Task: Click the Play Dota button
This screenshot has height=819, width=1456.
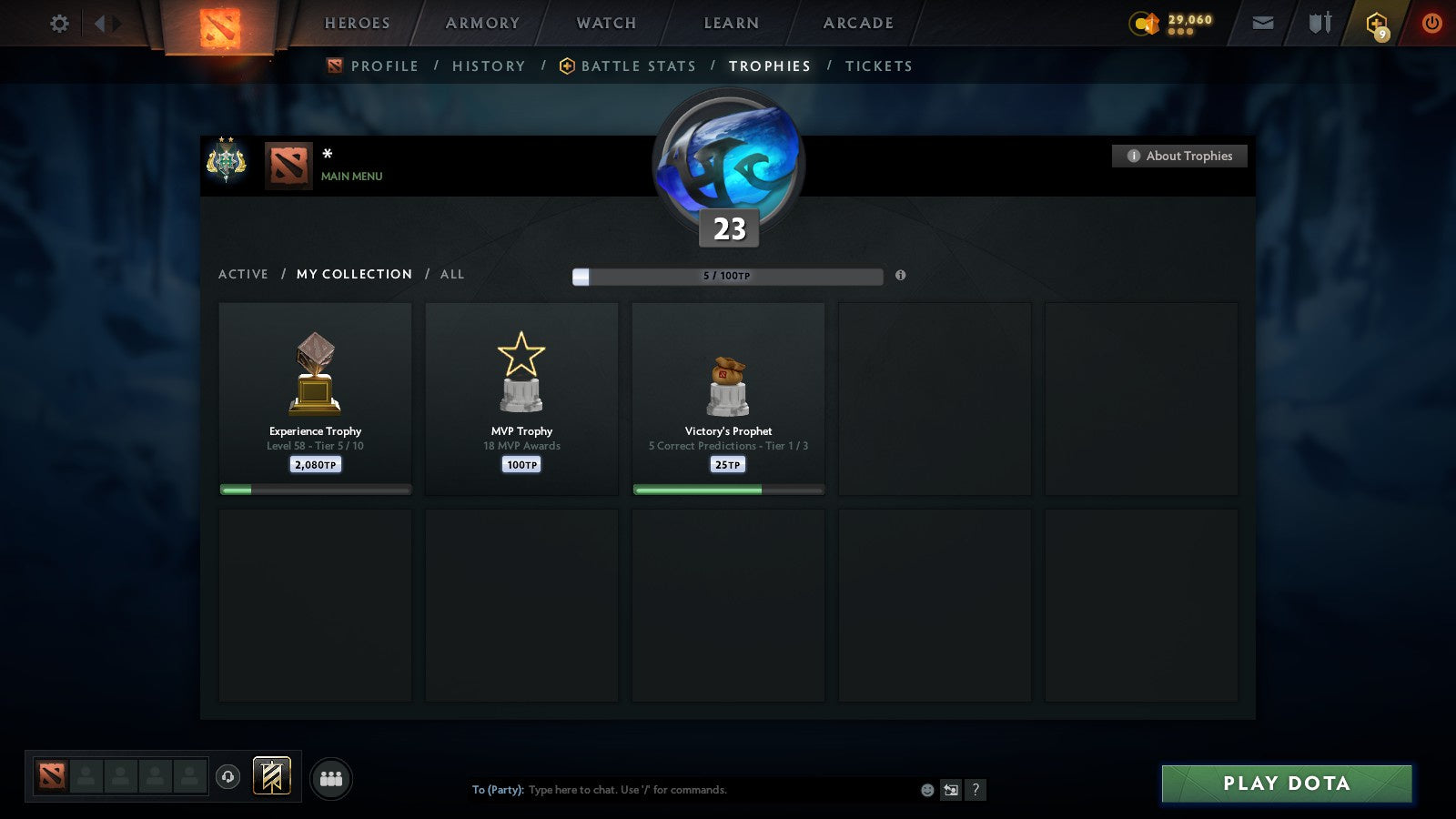Action: [x=1286, y=783]
